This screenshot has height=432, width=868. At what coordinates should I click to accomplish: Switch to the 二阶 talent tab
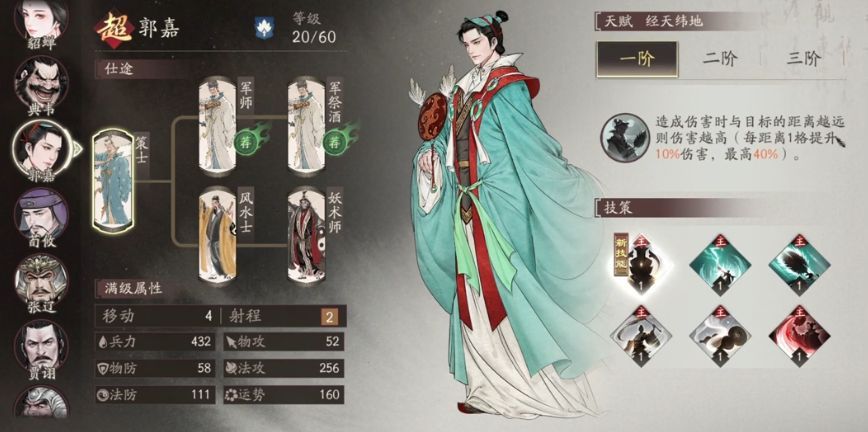[x=720, y=58]
